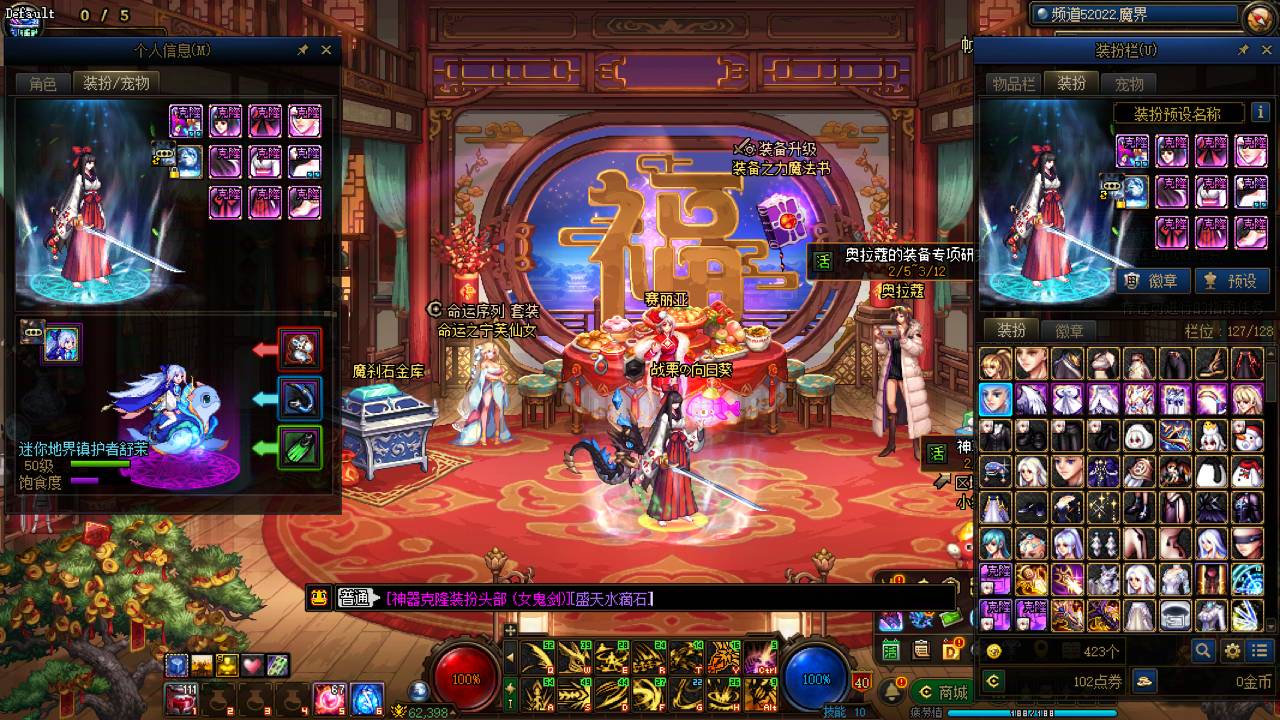The height and width of the screenshot is (720, 1280).
Task: Click the inventory list sort button
Action: click(x=1259, y=651)
